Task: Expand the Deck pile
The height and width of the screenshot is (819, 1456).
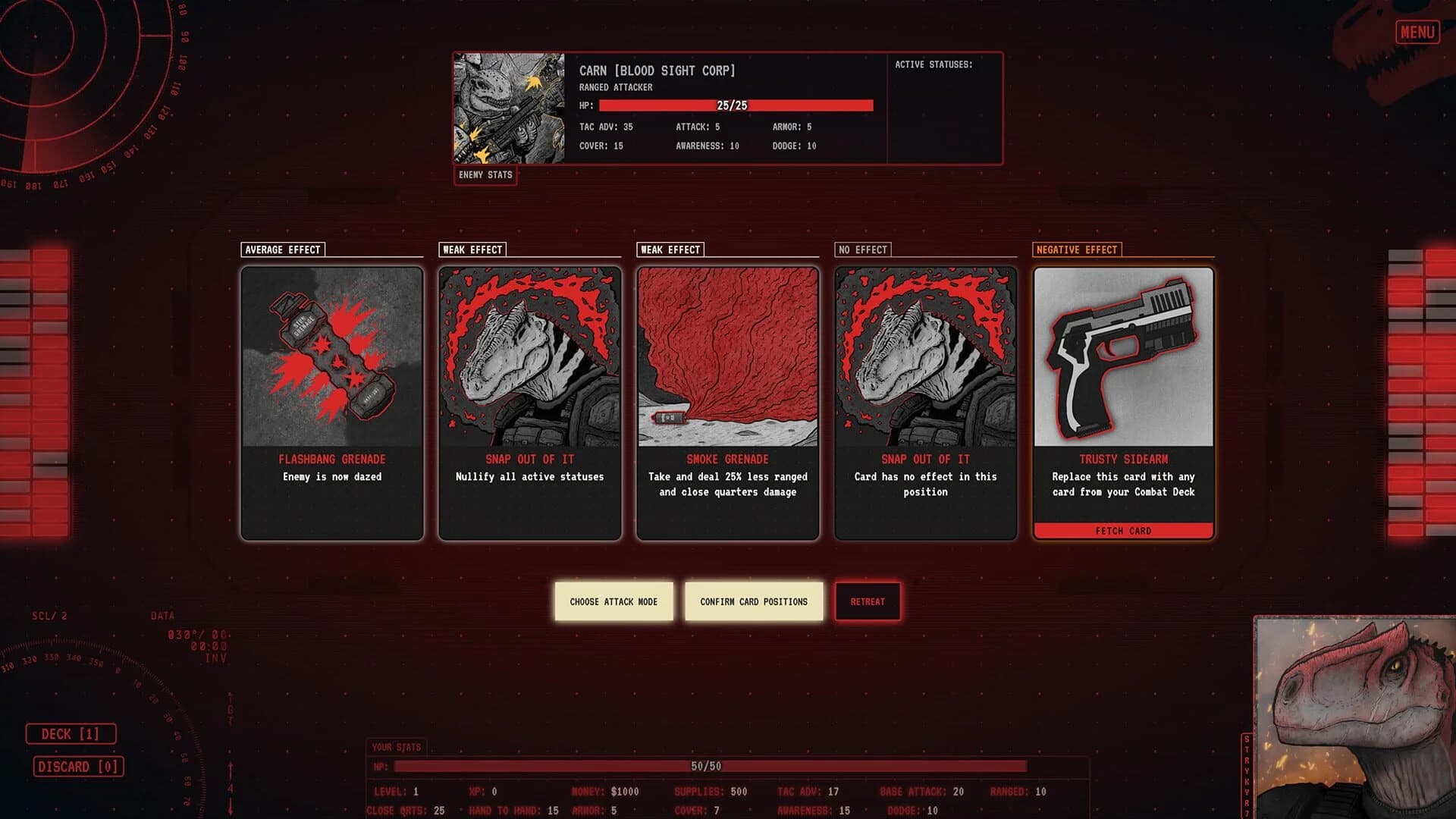Action: click(x=71, y=733)
